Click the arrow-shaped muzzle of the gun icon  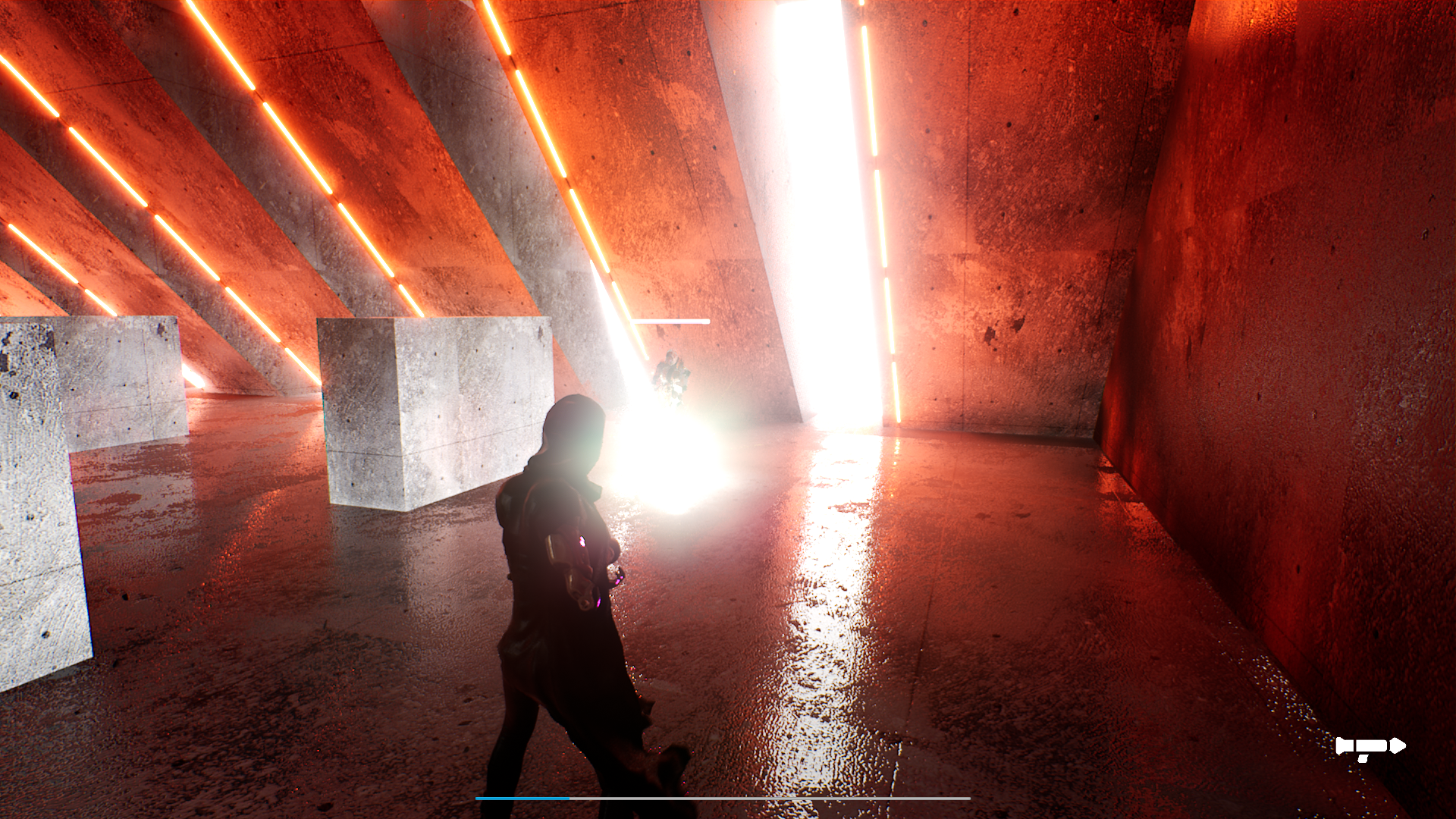[1398, 745]
